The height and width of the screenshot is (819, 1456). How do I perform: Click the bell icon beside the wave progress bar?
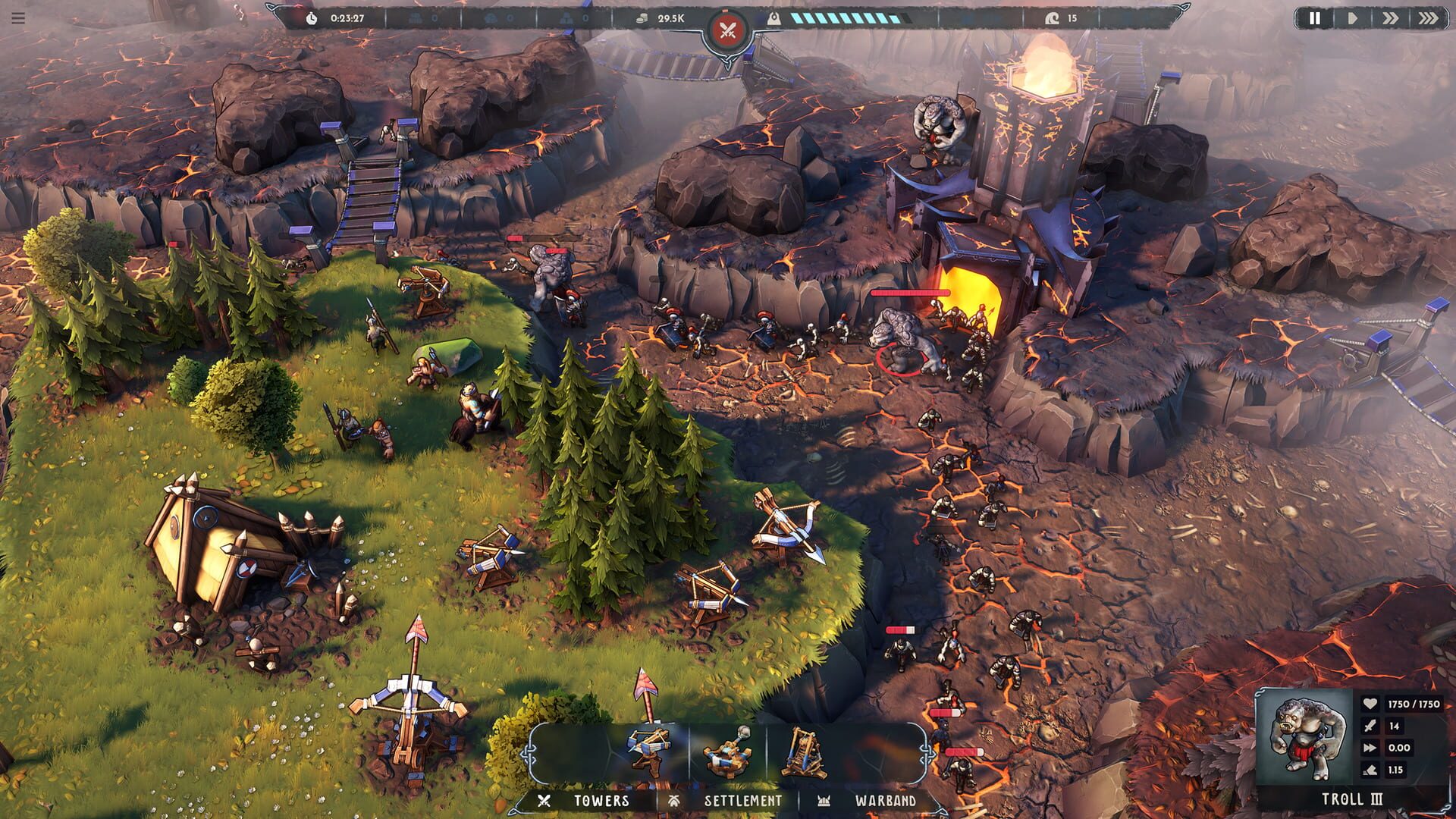[773, 17]
